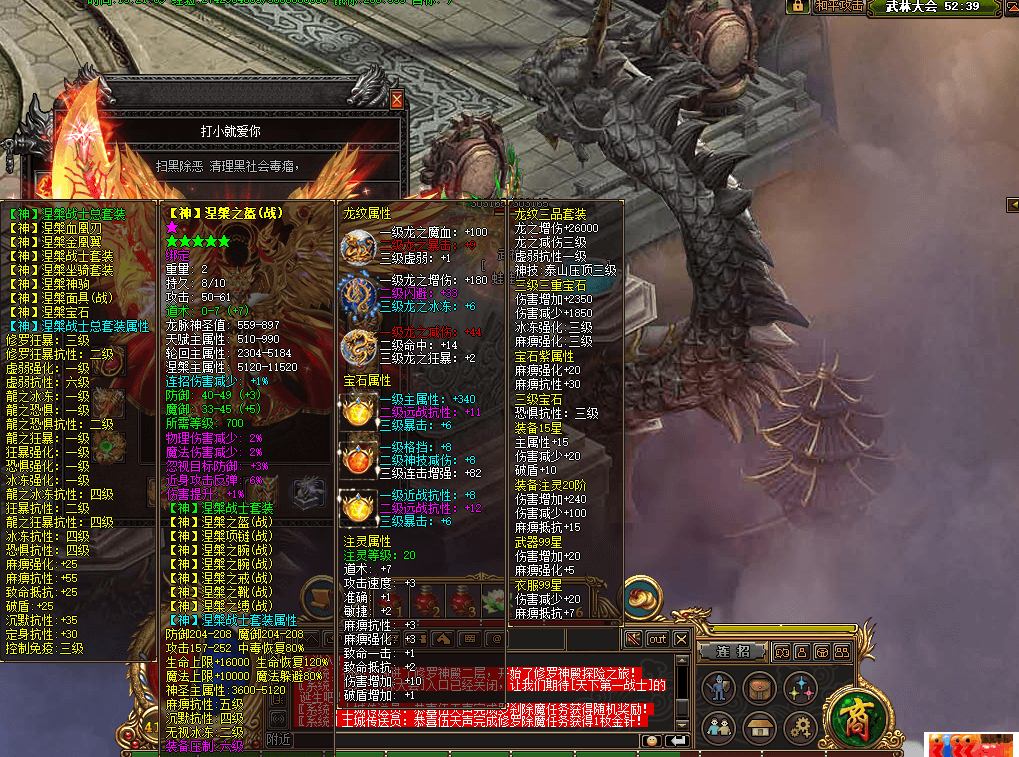Open the gears settings icon

(x=800, y=726)
